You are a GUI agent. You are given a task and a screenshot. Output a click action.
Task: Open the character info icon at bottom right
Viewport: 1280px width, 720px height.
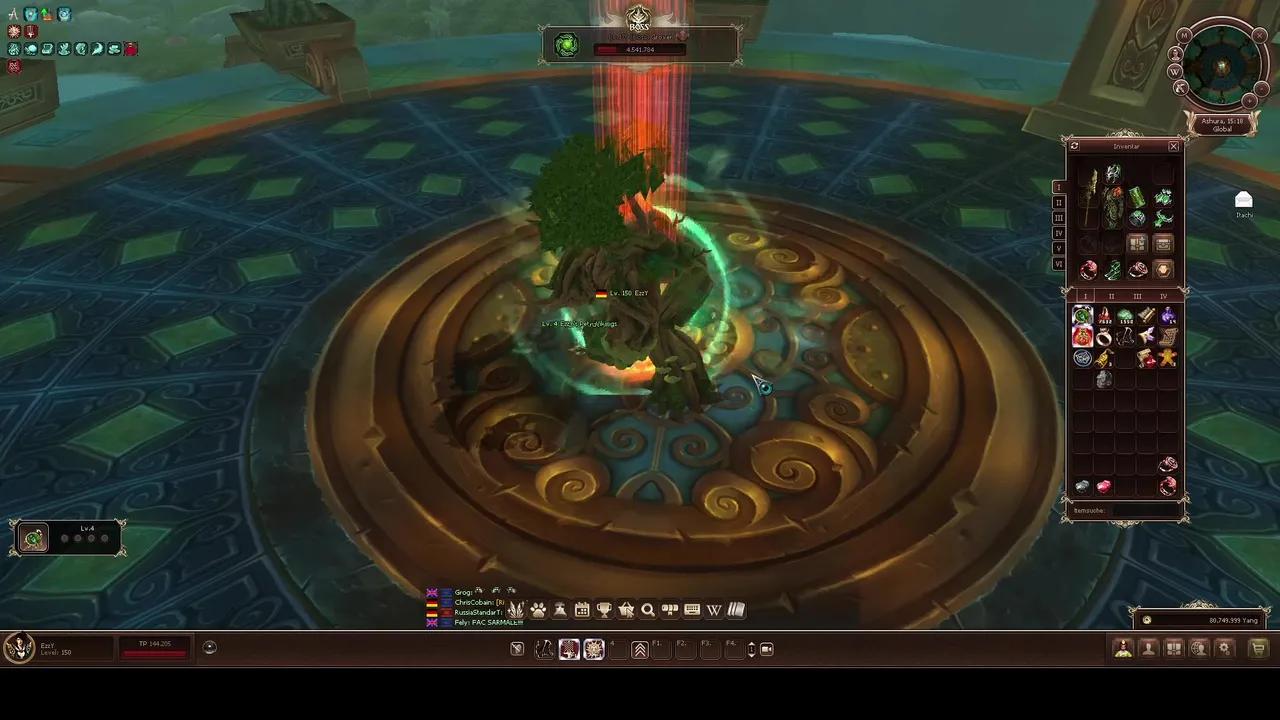[1148, 648]
